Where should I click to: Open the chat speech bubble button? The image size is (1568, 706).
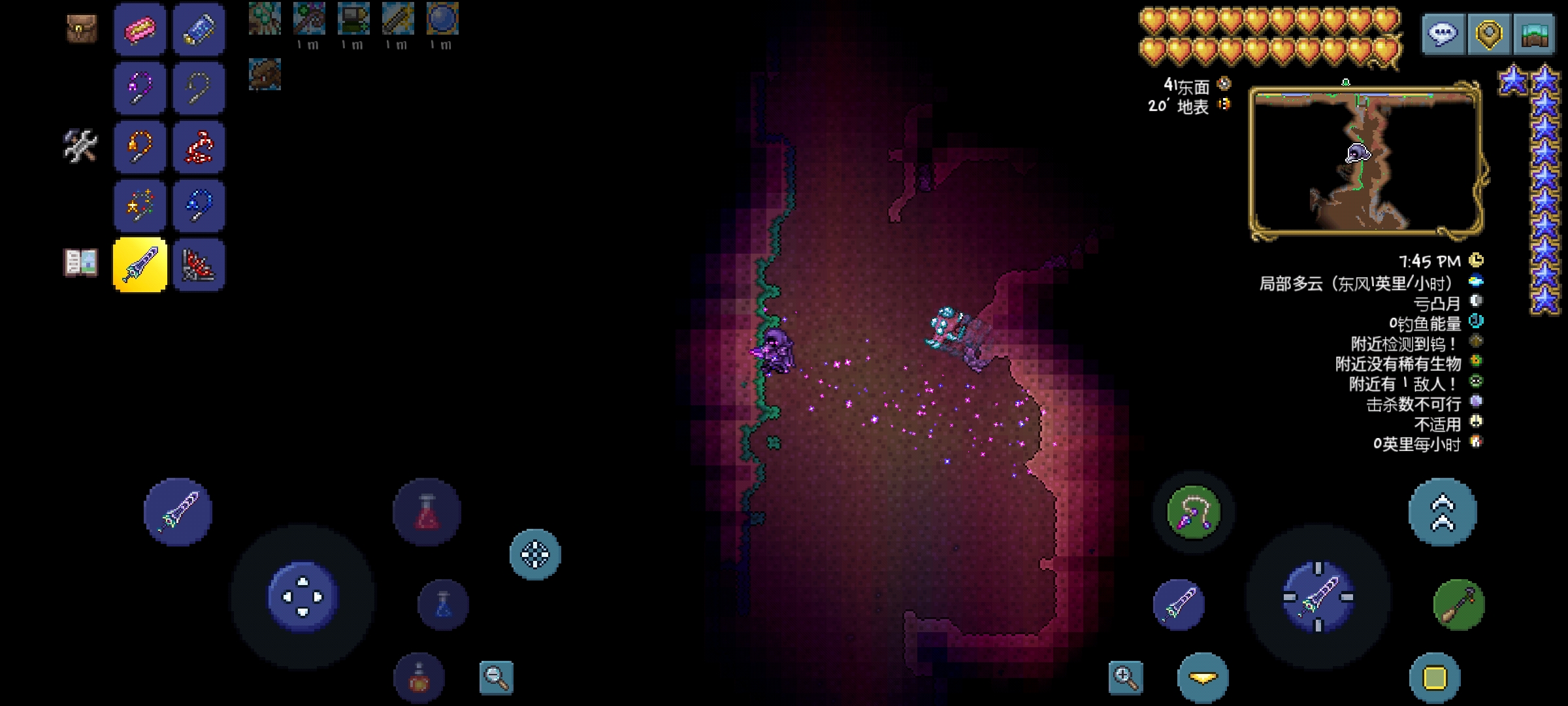tap(1443, 33)
